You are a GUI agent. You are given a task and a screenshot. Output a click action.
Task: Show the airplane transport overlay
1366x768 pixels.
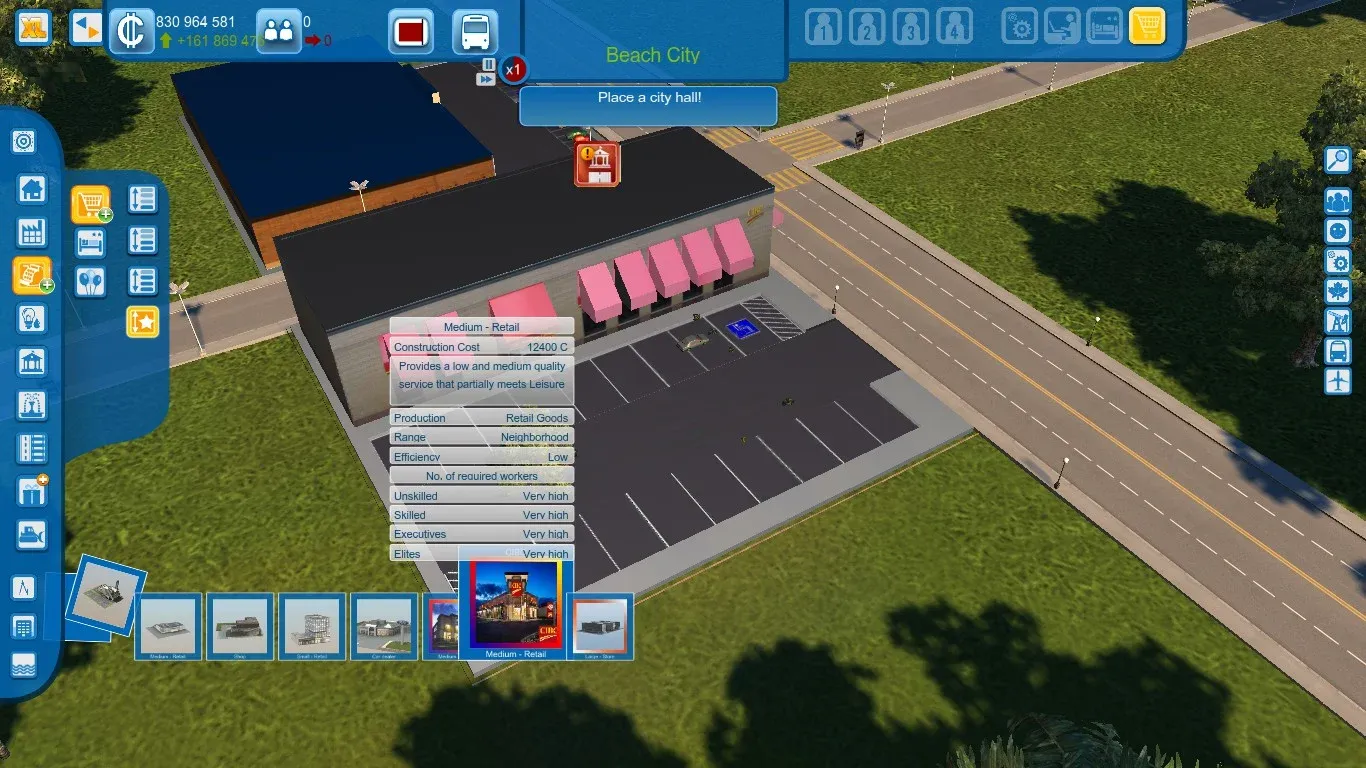point(1337,381)
